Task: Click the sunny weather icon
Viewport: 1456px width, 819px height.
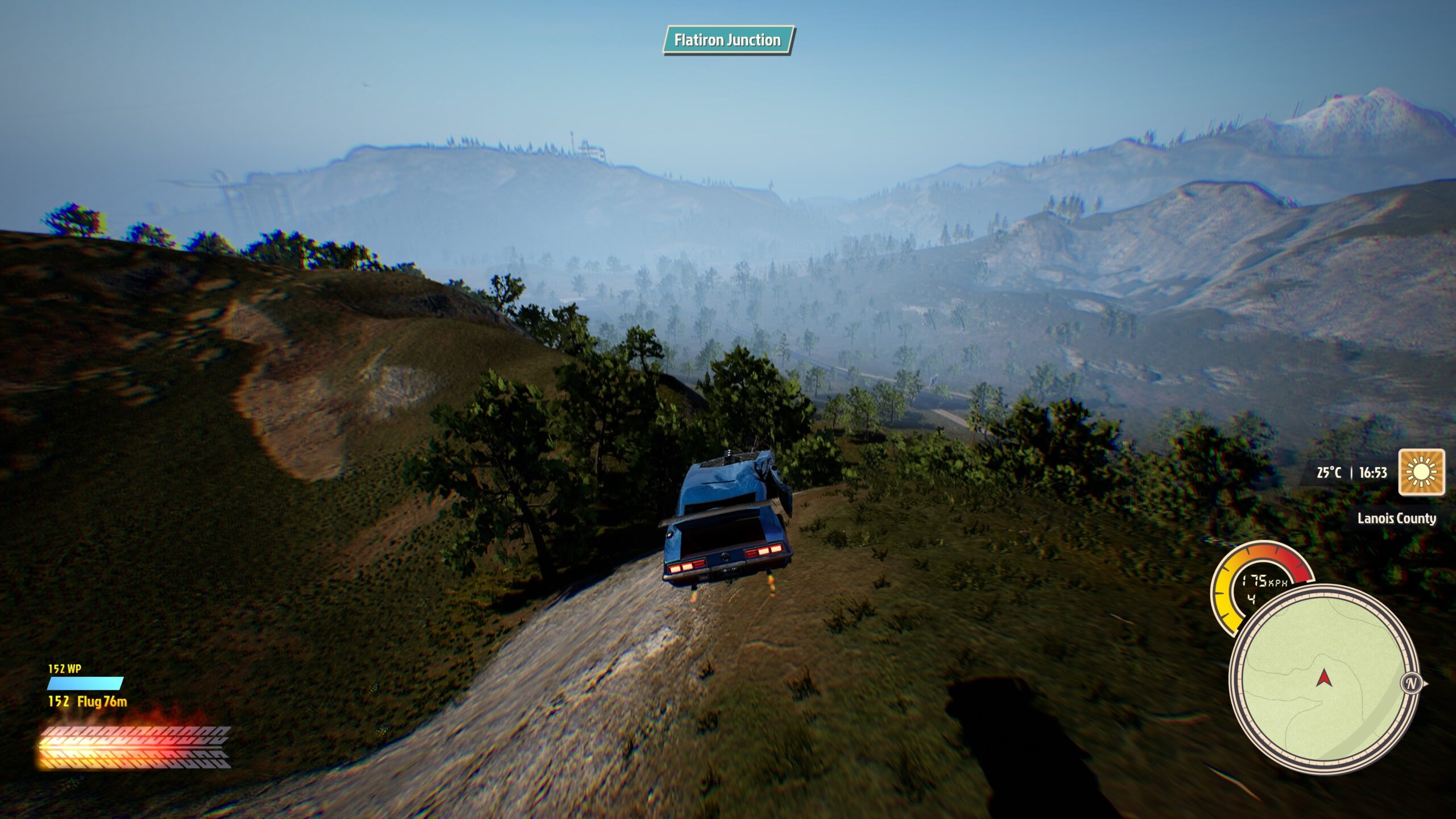Action: click(x=1421, y=472)
